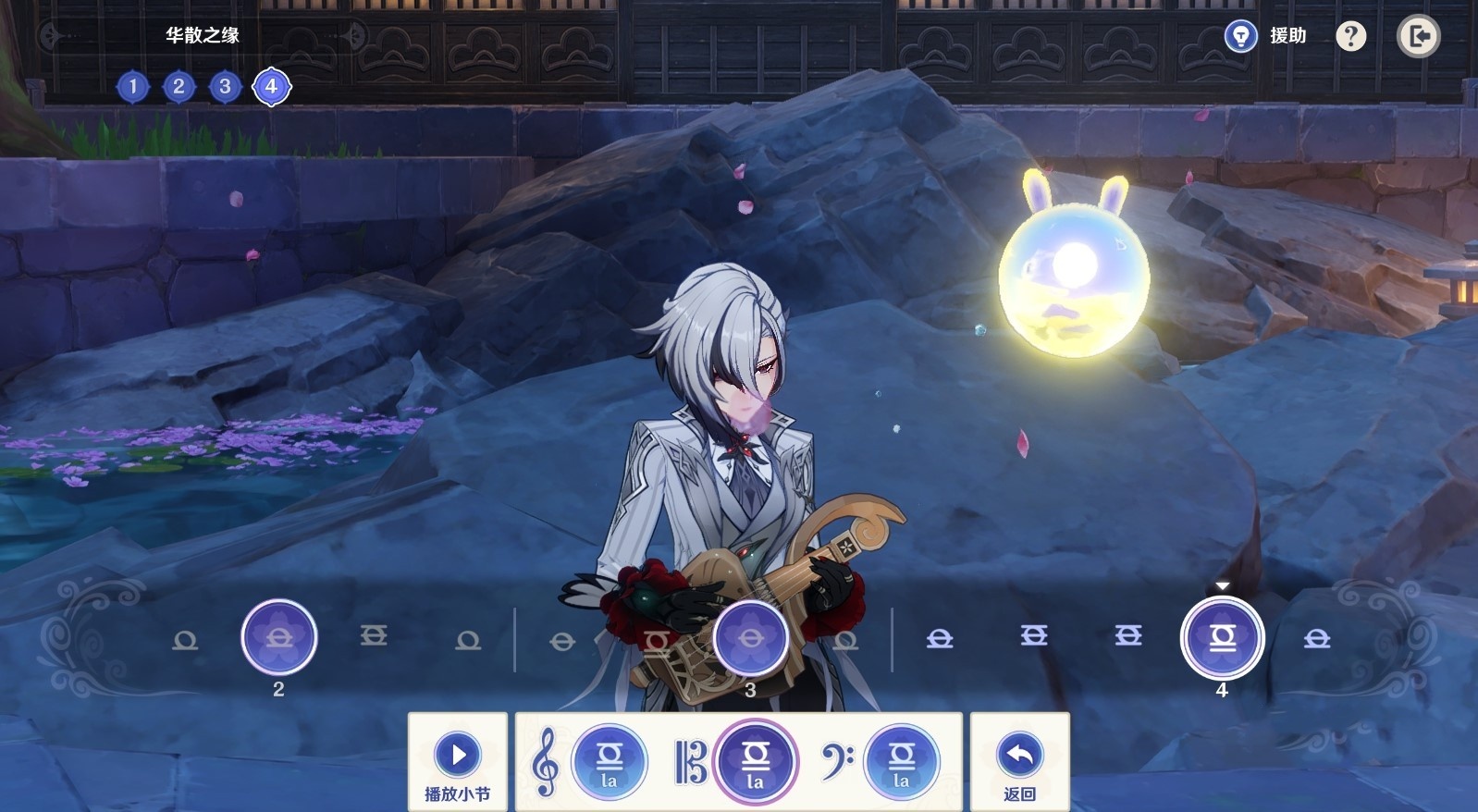This screenshot has width=1478, height=812.
Task: Switch to section 2 of the song
Action: pyautogui.click(x=179, y=87)
